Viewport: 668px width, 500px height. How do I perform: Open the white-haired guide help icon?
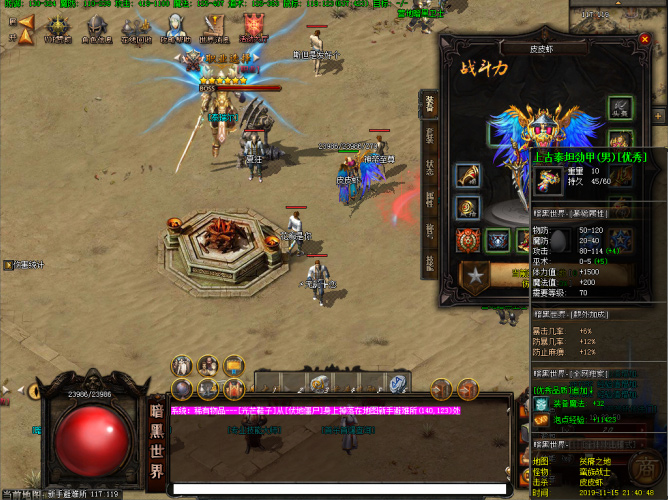coord(175,28)
